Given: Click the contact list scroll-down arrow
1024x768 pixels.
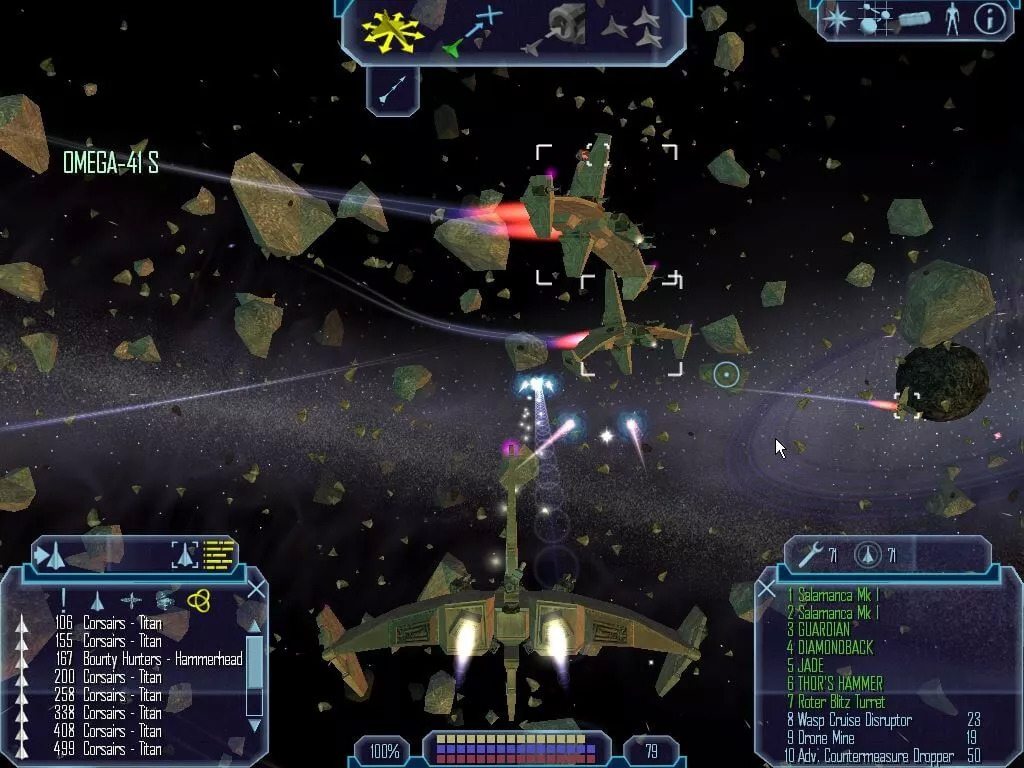Looking at the screenshot, I should pos(254,724).
